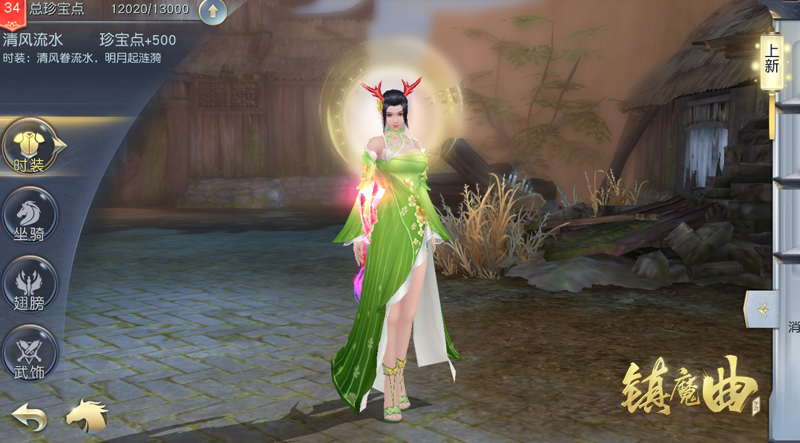Click the back arrow button

click(27, 416)
